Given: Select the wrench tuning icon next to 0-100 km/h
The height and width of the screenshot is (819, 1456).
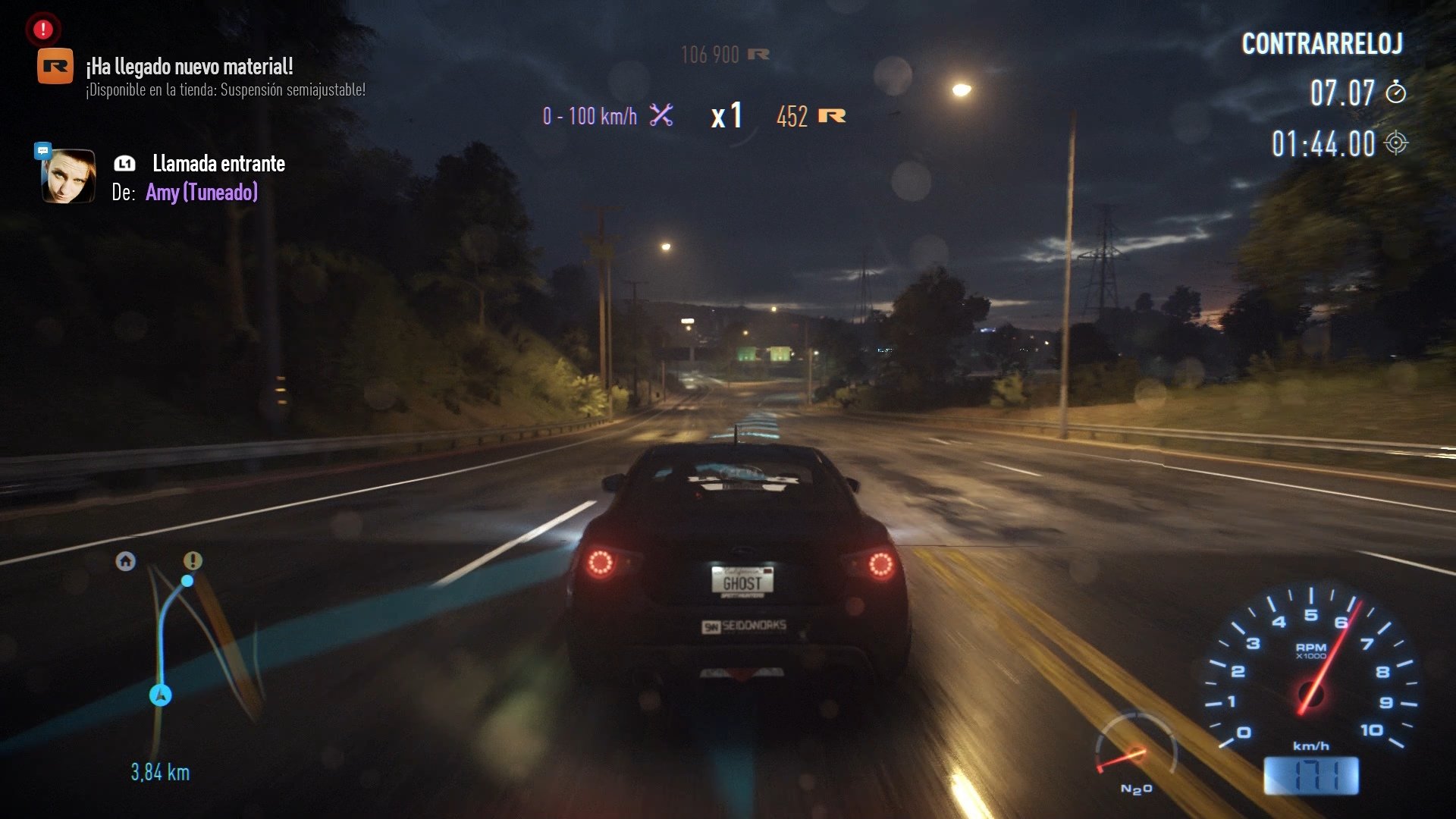Looking at the screenshot, I should tap(661, 115).
